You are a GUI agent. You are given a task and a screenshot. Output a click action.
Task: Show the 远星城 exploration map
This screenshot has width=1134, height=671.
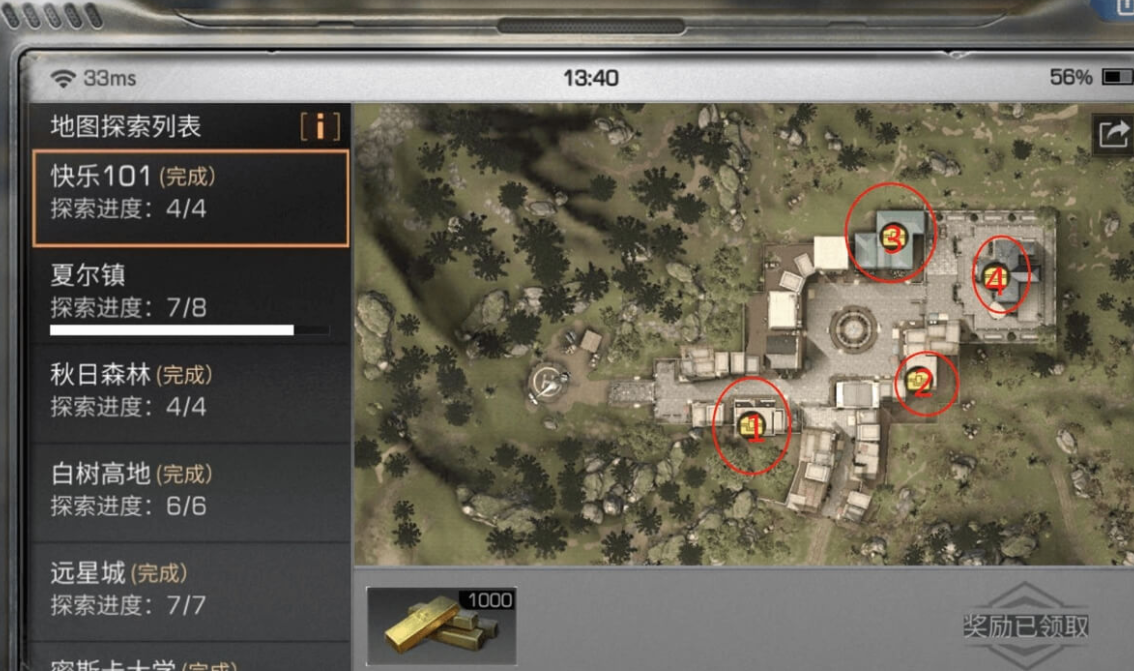coord(190,588)
